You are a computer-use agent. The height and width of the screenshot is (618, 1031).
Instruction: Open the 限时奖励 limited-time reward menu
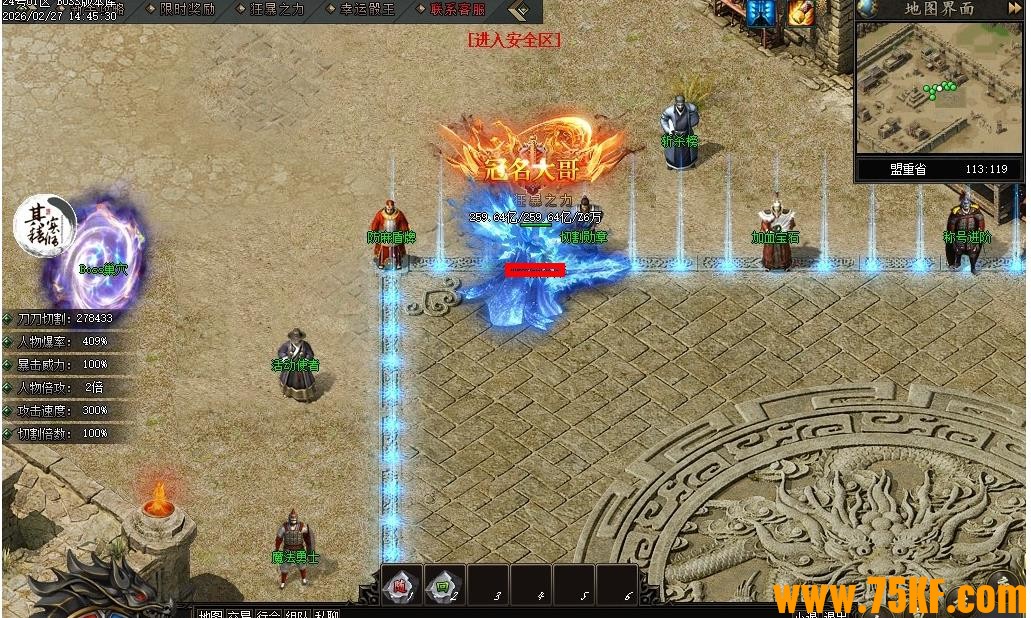187,9
